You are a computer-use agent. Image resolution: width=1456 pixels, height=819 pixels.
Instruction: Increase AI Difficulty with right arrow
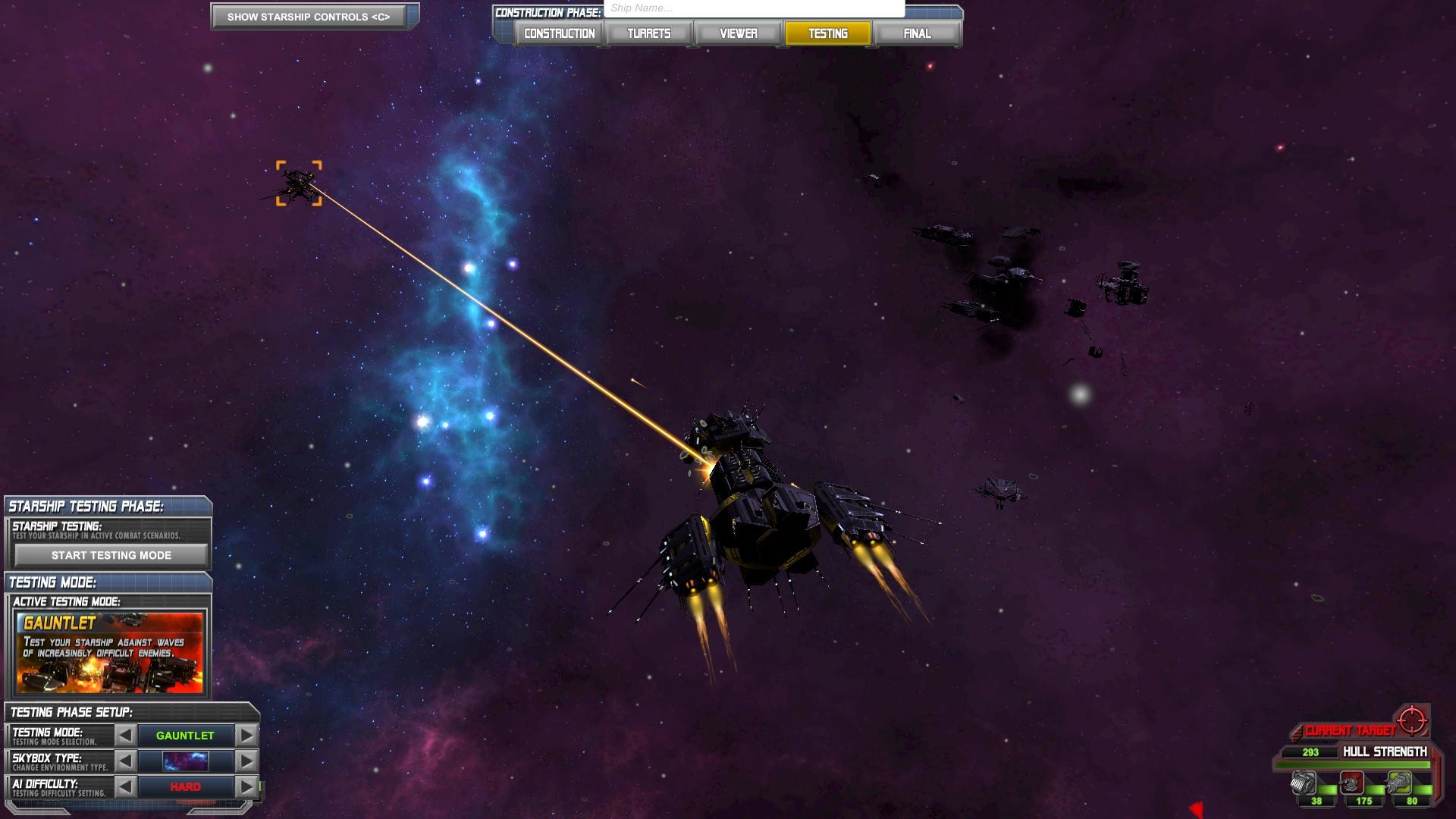coord(244,786)
